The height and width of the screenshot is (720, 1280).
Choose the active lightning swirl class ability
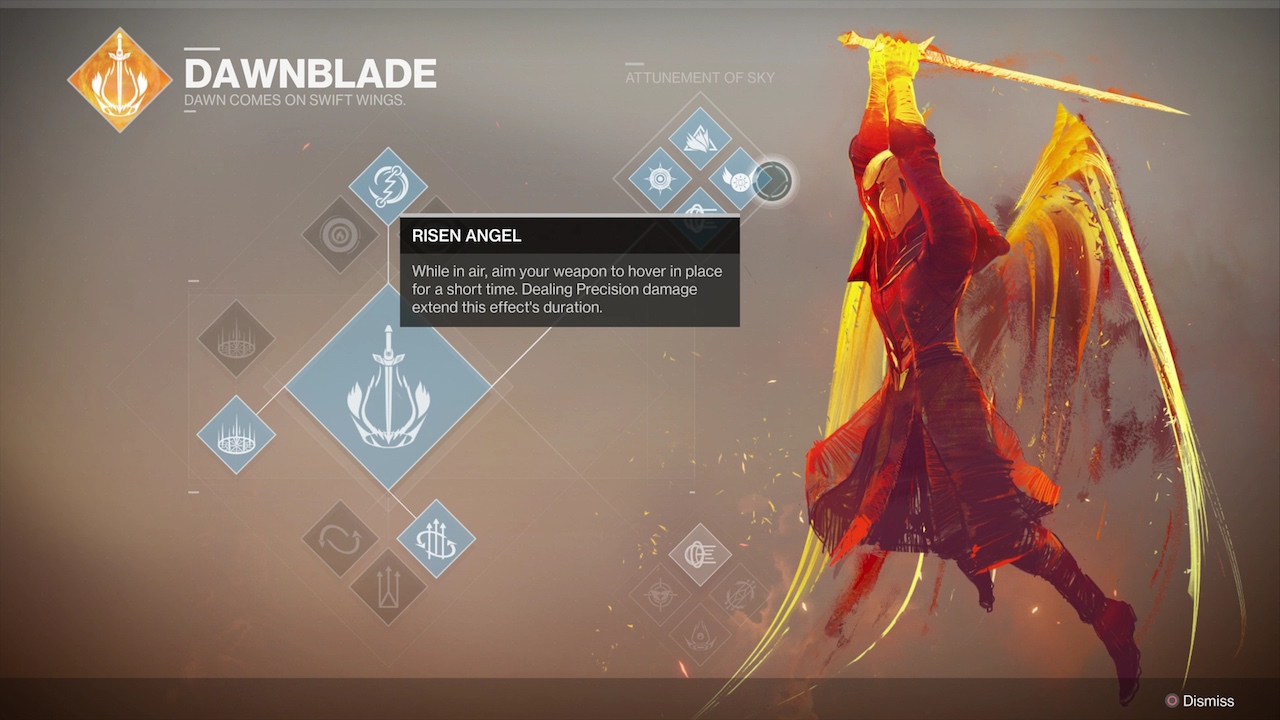tap(388, 186)
